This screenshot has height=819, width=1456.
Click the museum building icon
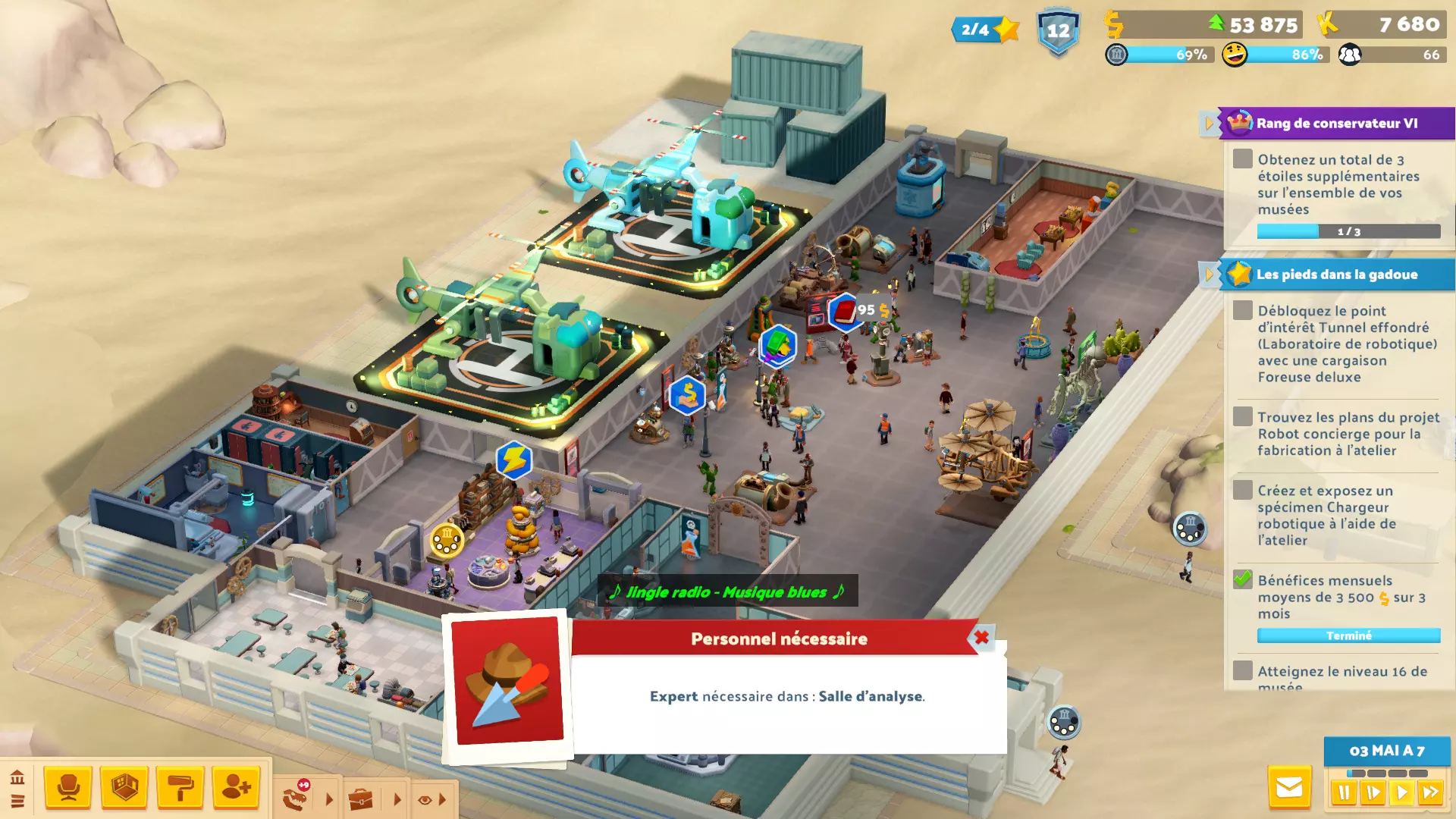[x=17, y=778]
